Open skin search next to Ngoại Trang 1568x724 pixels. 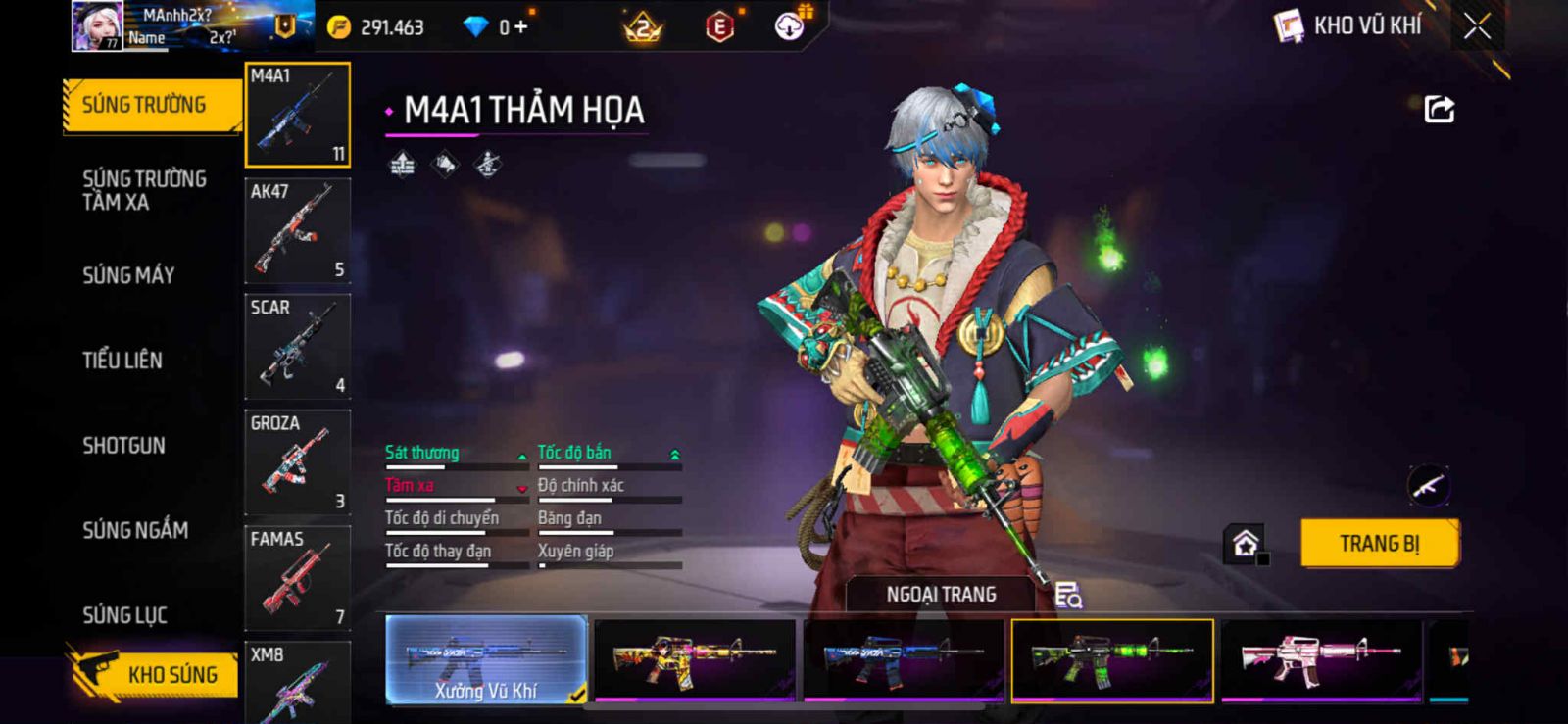pyautogui.click(x=1068, y=595)
